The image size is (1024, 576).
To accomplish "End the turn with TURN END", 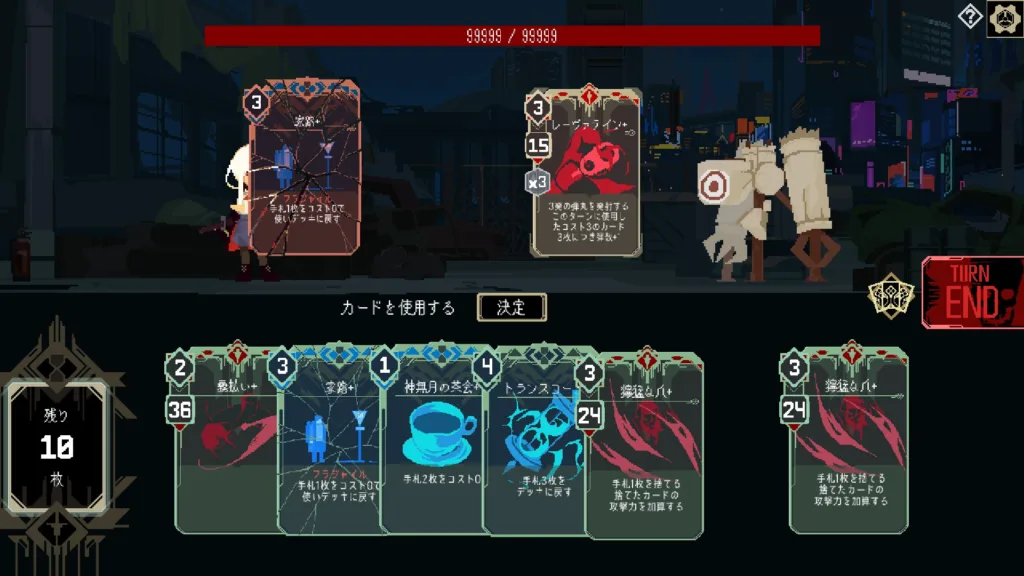I will click(971, 292).
